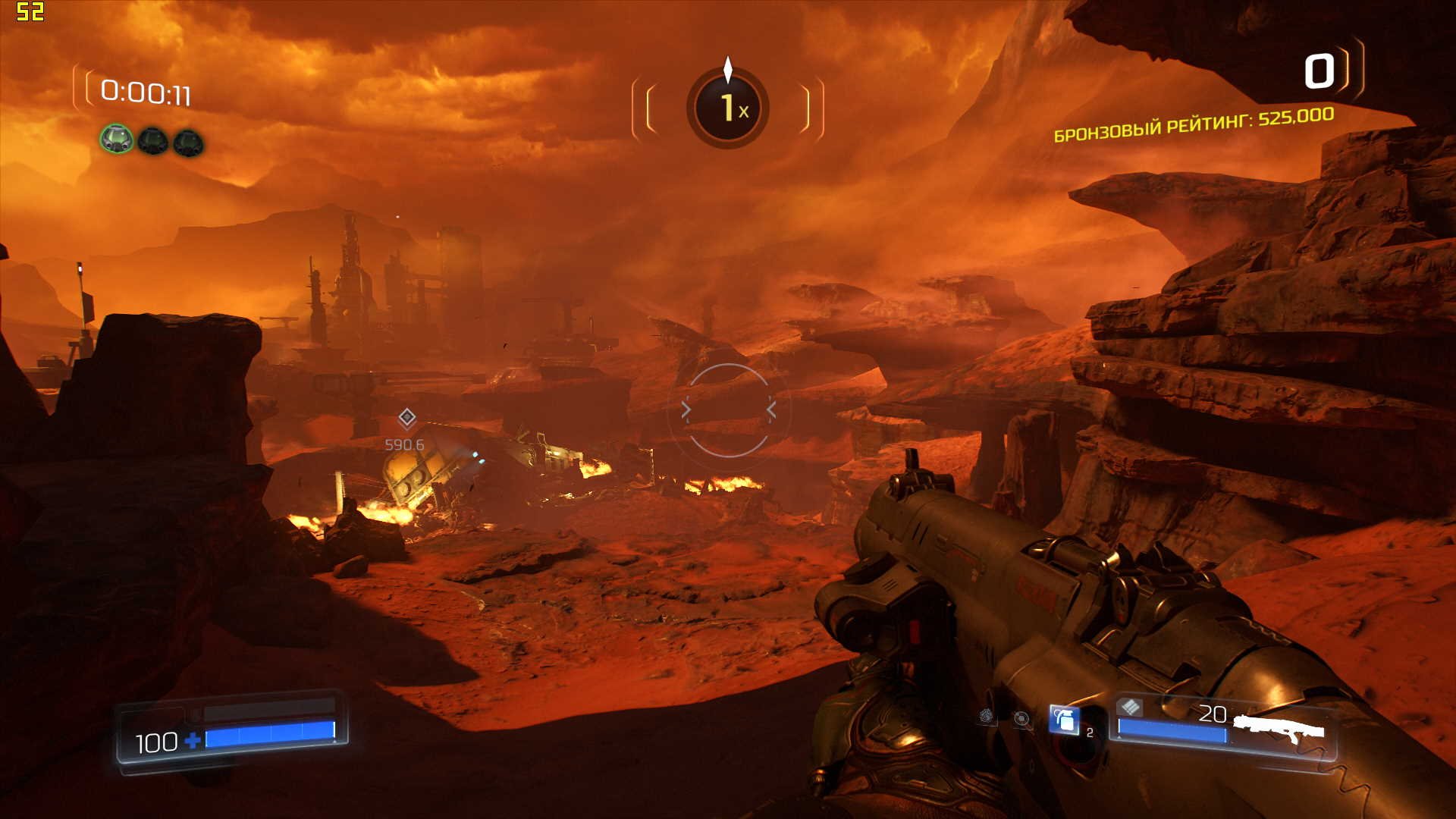Click the bright green helmet life icon
Screen dimensions: 1456x819
[117, 140]
